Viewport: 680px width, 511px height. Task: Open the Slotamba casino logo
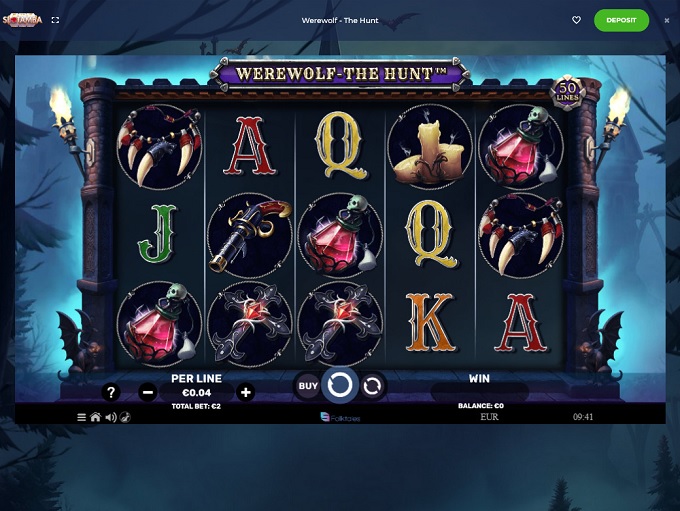tap(22, 20)
